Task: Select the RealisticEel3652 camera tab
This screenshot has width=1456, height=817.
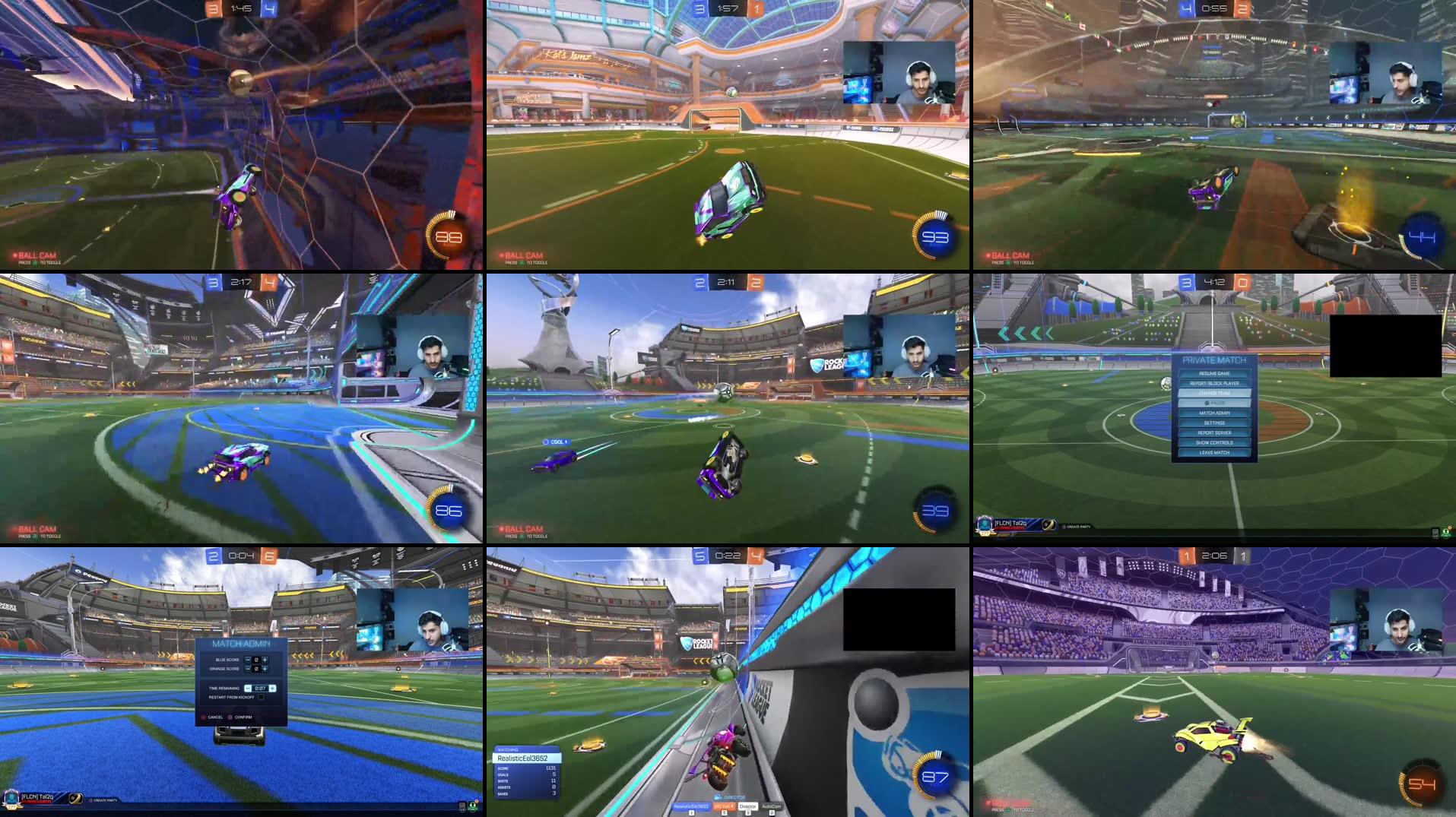Action: 691,807
